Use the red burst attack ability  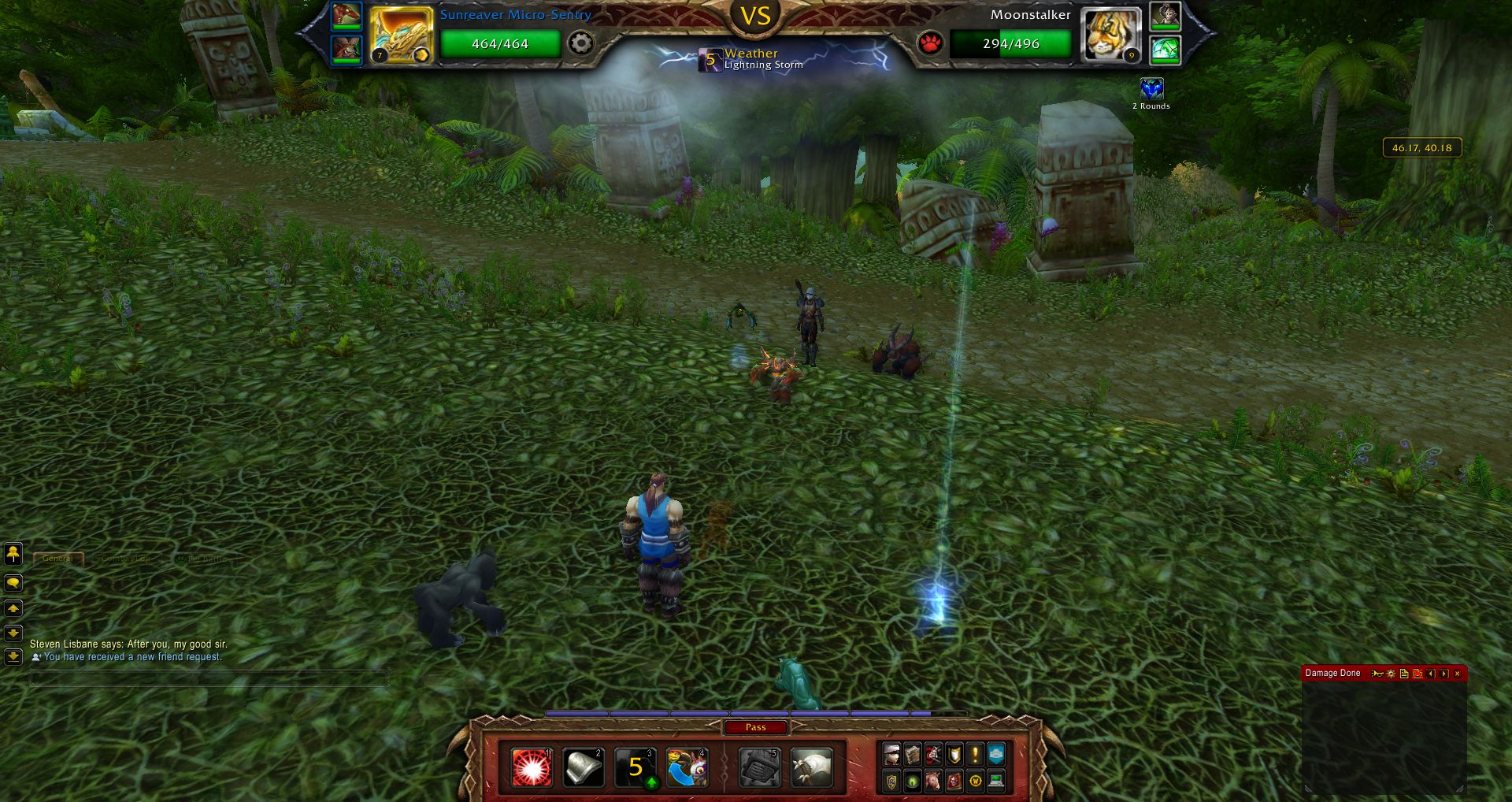tap(532, 768)
